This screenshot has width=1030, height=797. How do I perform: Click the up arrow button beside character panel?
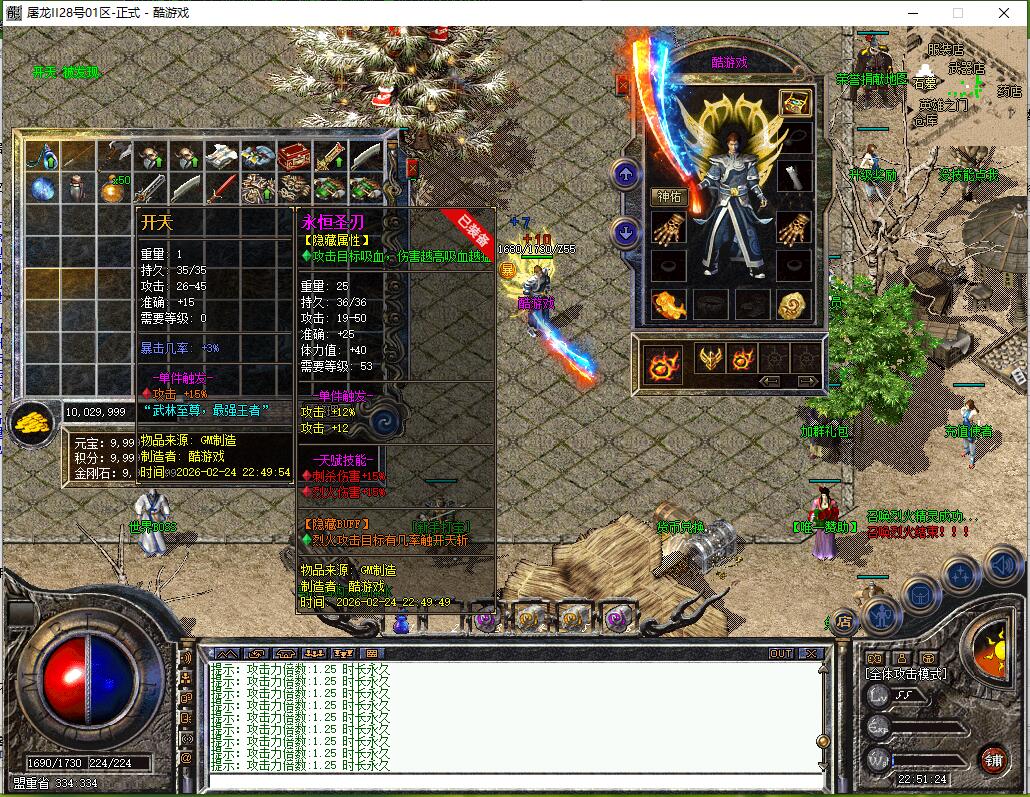(626, 176)
